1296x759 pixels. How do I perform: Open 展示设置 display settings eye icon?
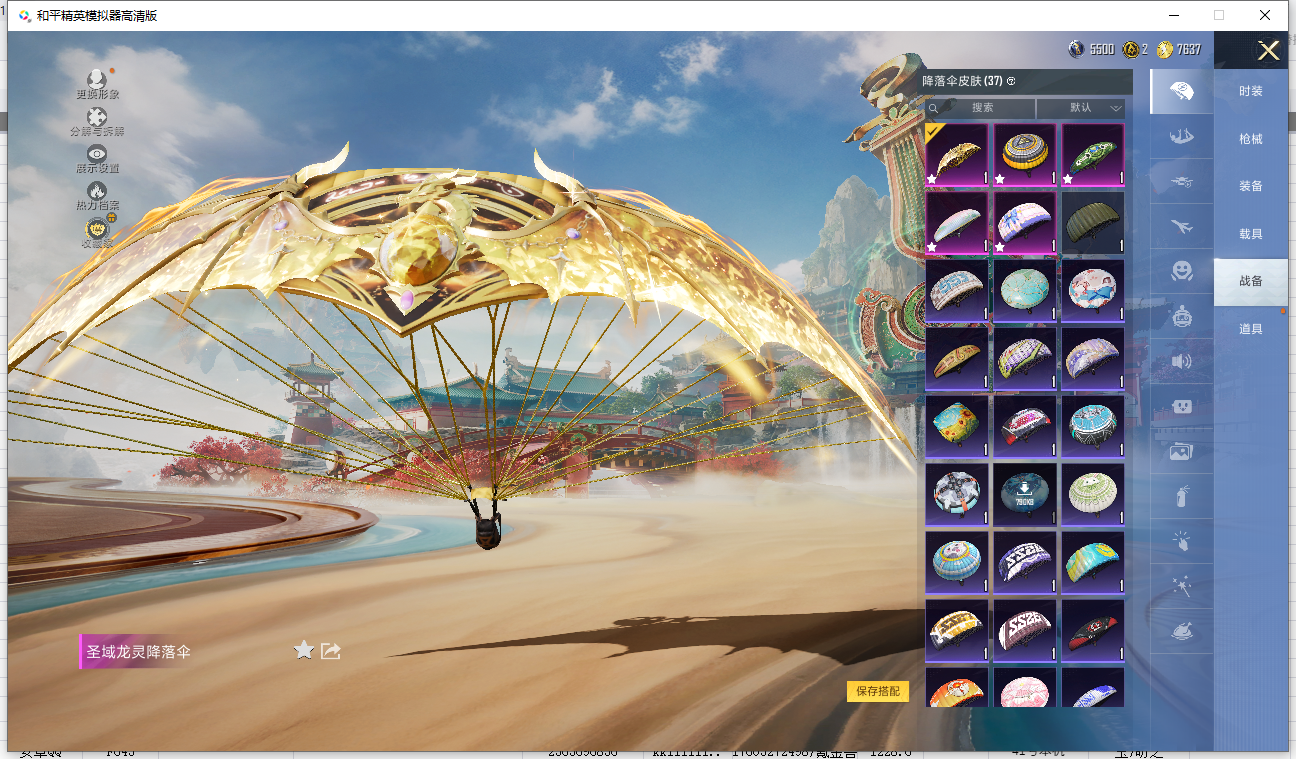coord(97,157)
